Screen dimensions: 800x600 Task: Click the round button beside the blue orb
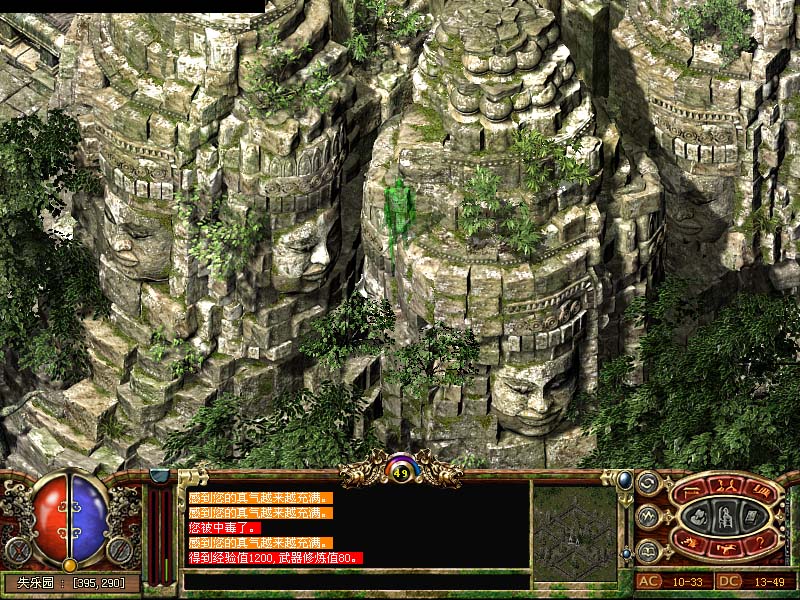tap(121, 549)
